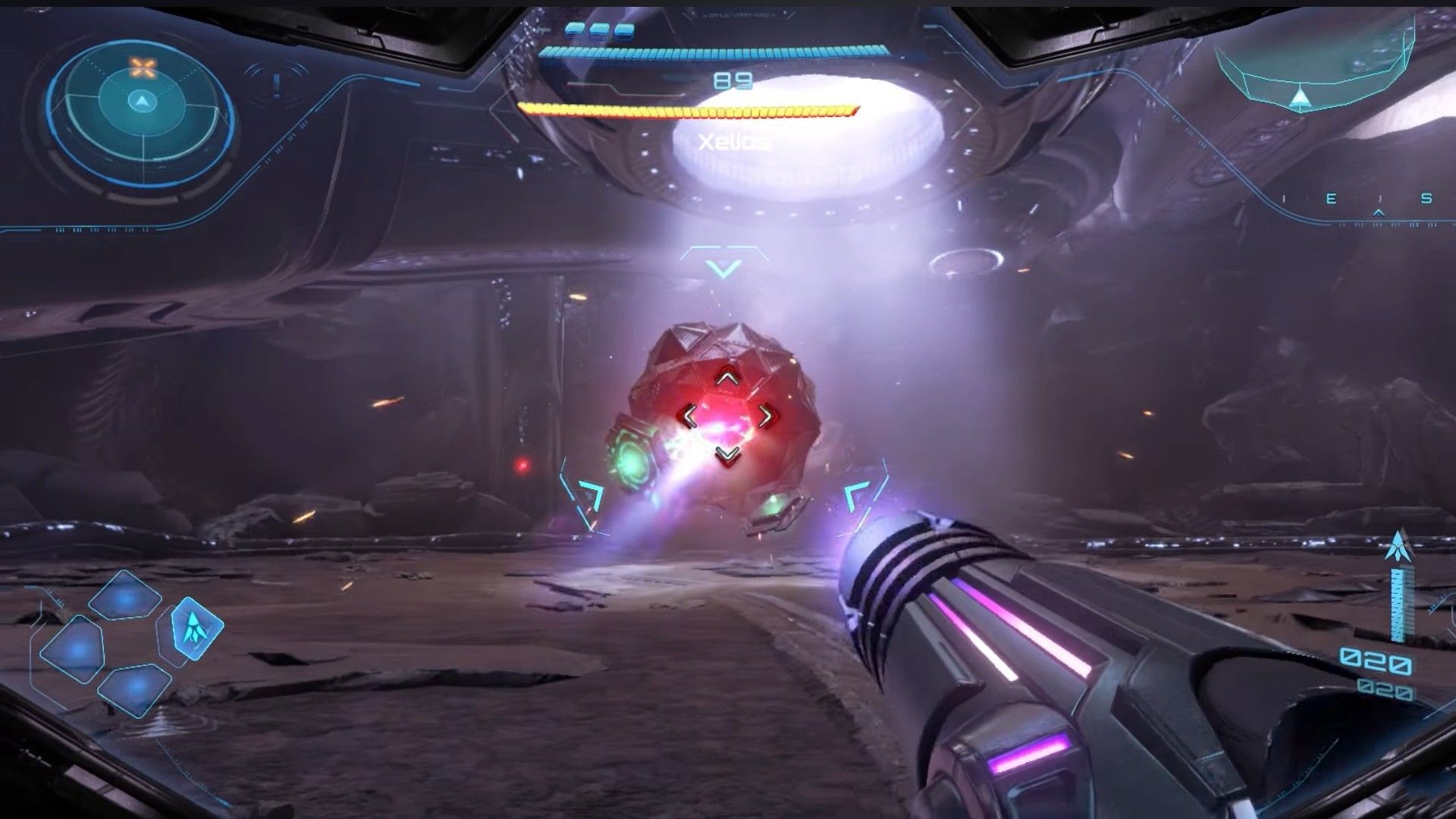This screenshot has height=819, width=1456.
Task: Click the missile ammo icon above the 020 counter
Action: pos(1399,546)
